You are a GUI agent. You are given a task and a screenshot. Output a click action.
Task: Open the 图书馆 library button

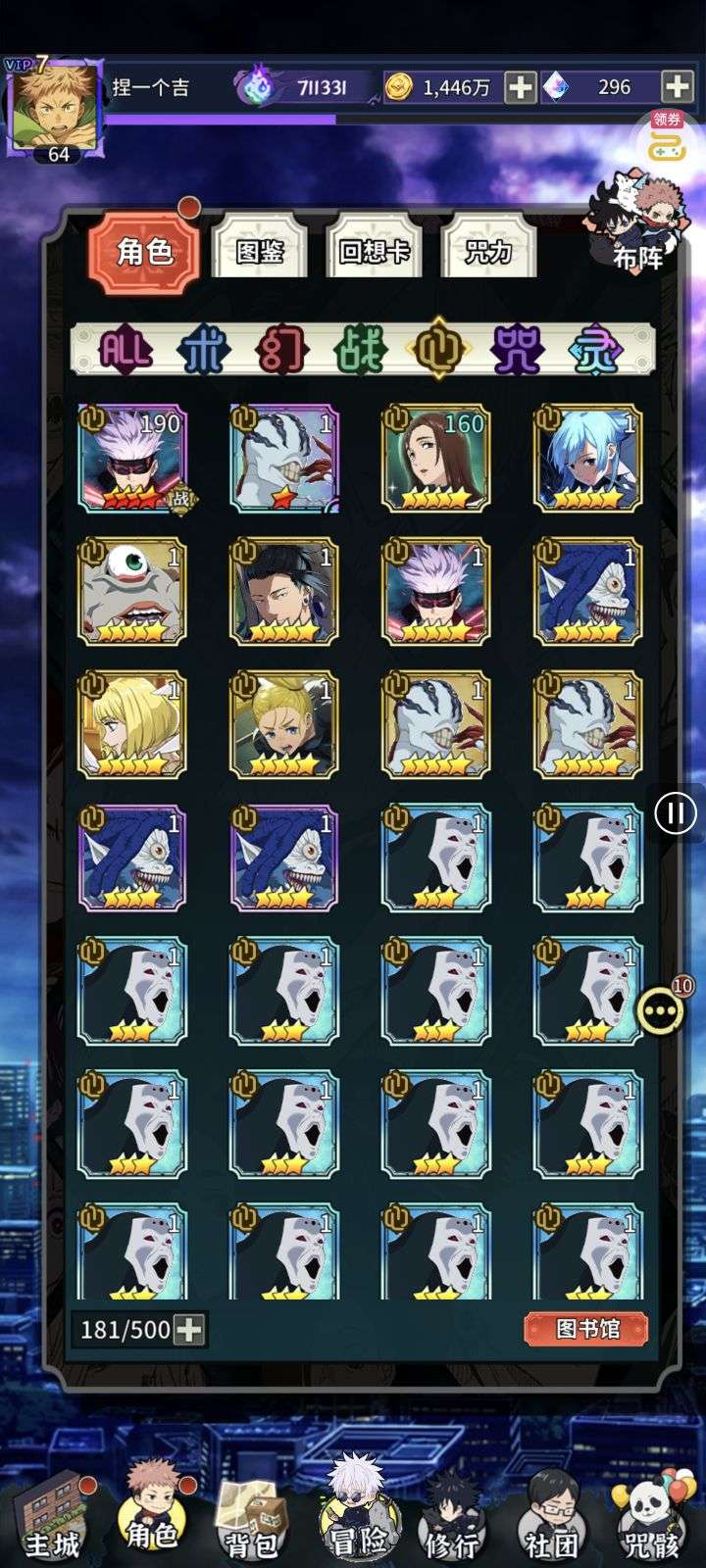tap(586, 1328)
